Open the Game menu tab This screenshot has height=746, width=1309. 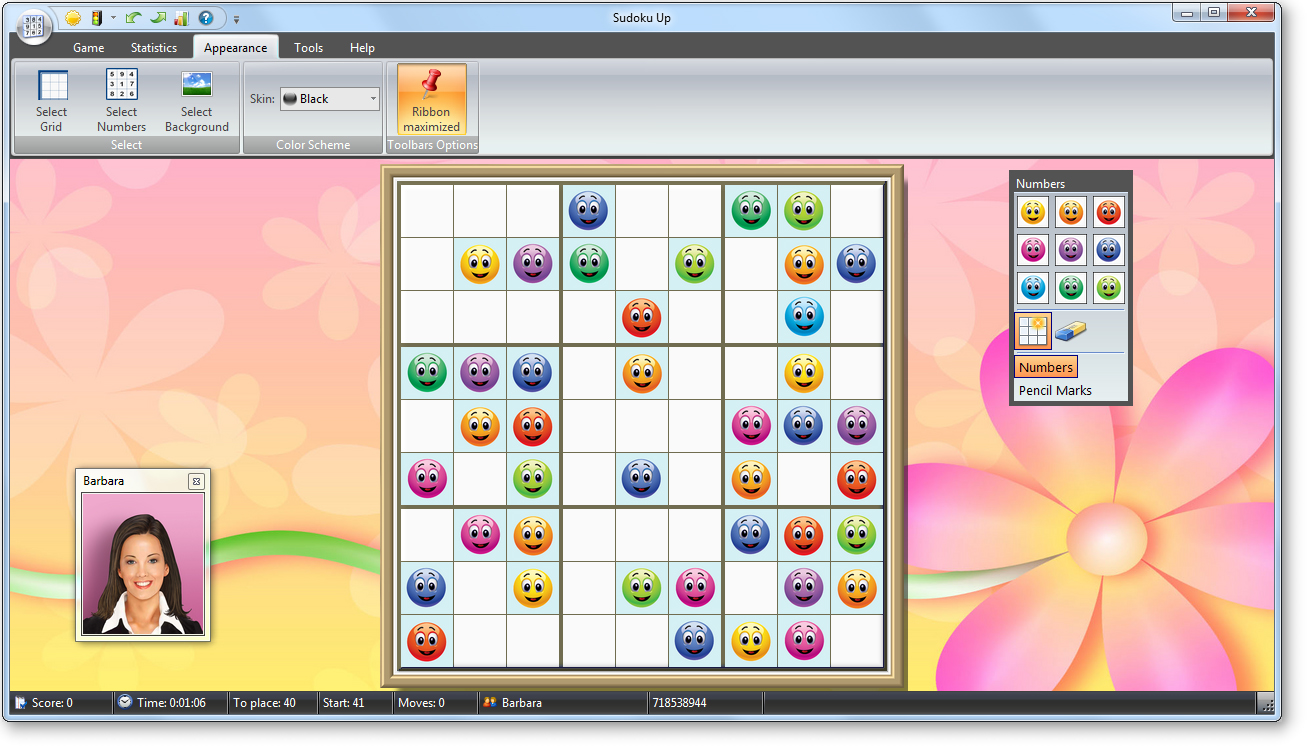(88, 47)
